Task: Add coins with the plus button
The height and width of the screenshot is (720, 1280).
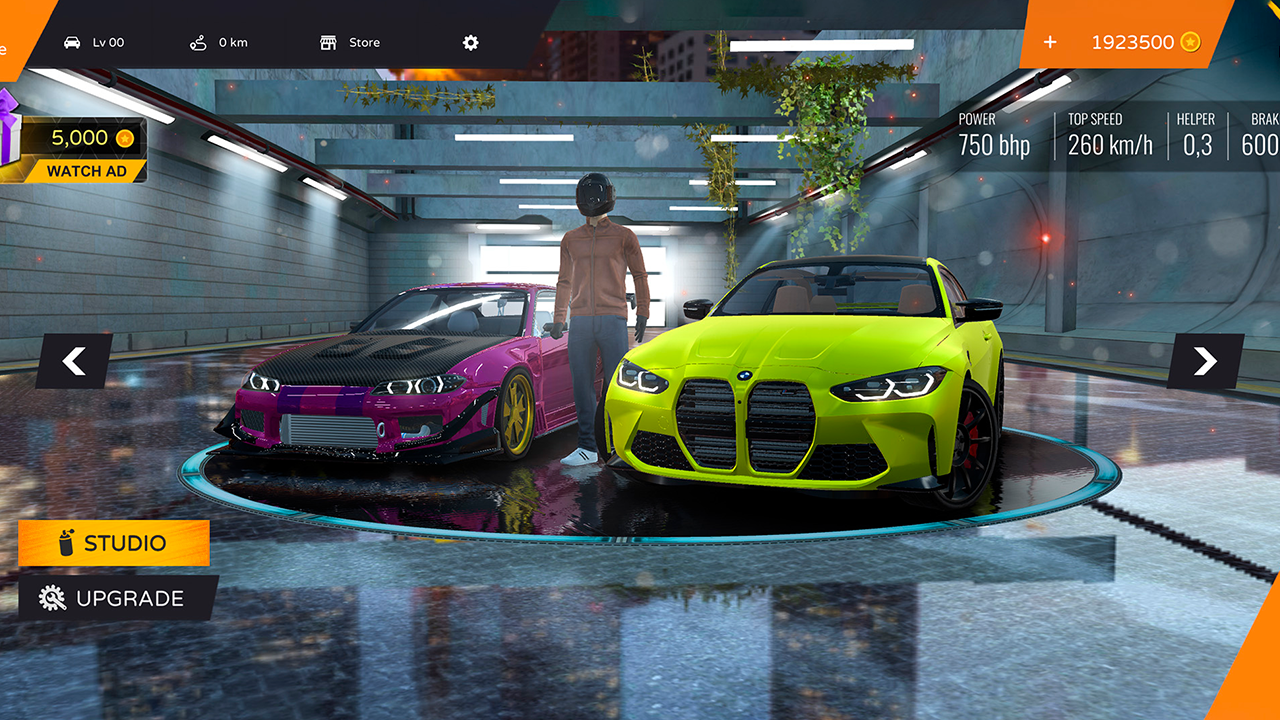Action: tap(1050, 42)
